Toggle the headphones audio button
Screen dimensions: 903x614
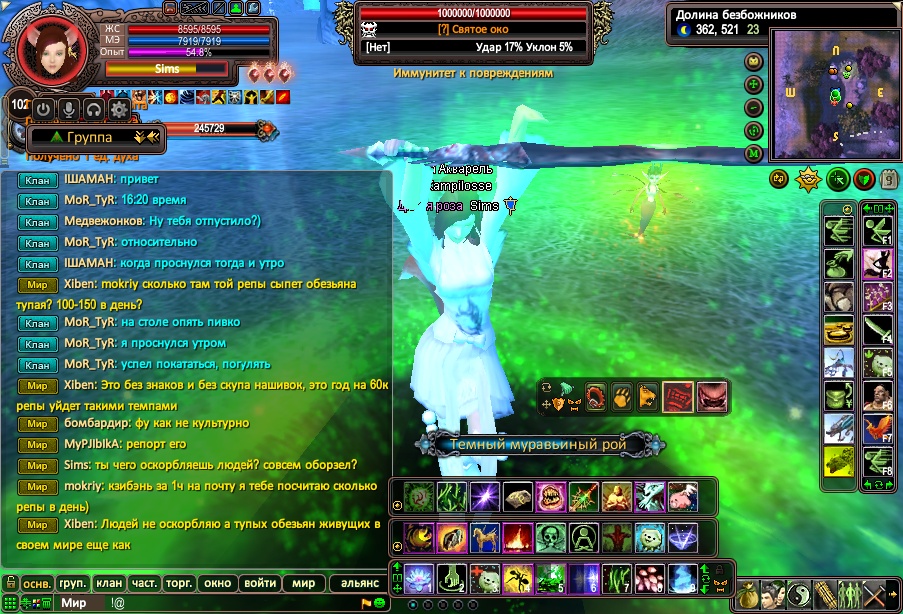coord(94,108)
